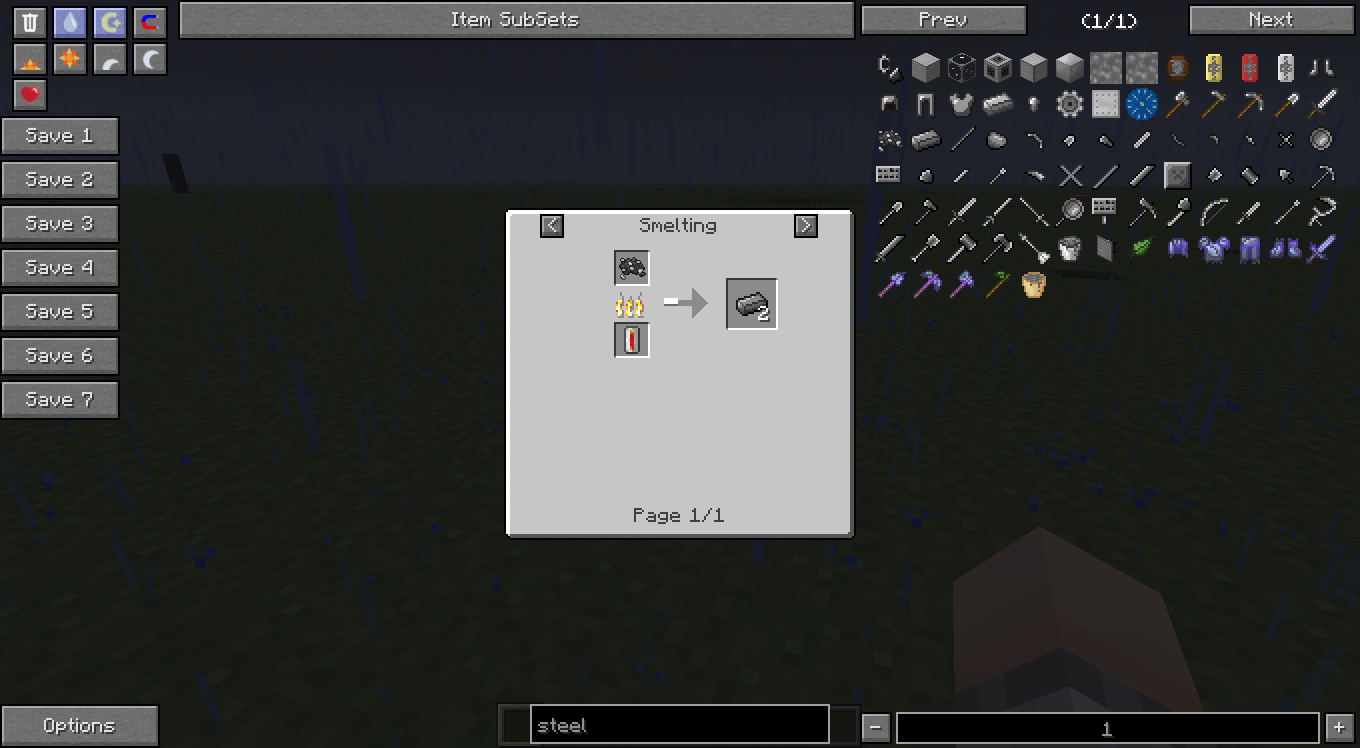Click the smelting input ingredient slot
1360x748 pixels.
[x=632, y=267]
